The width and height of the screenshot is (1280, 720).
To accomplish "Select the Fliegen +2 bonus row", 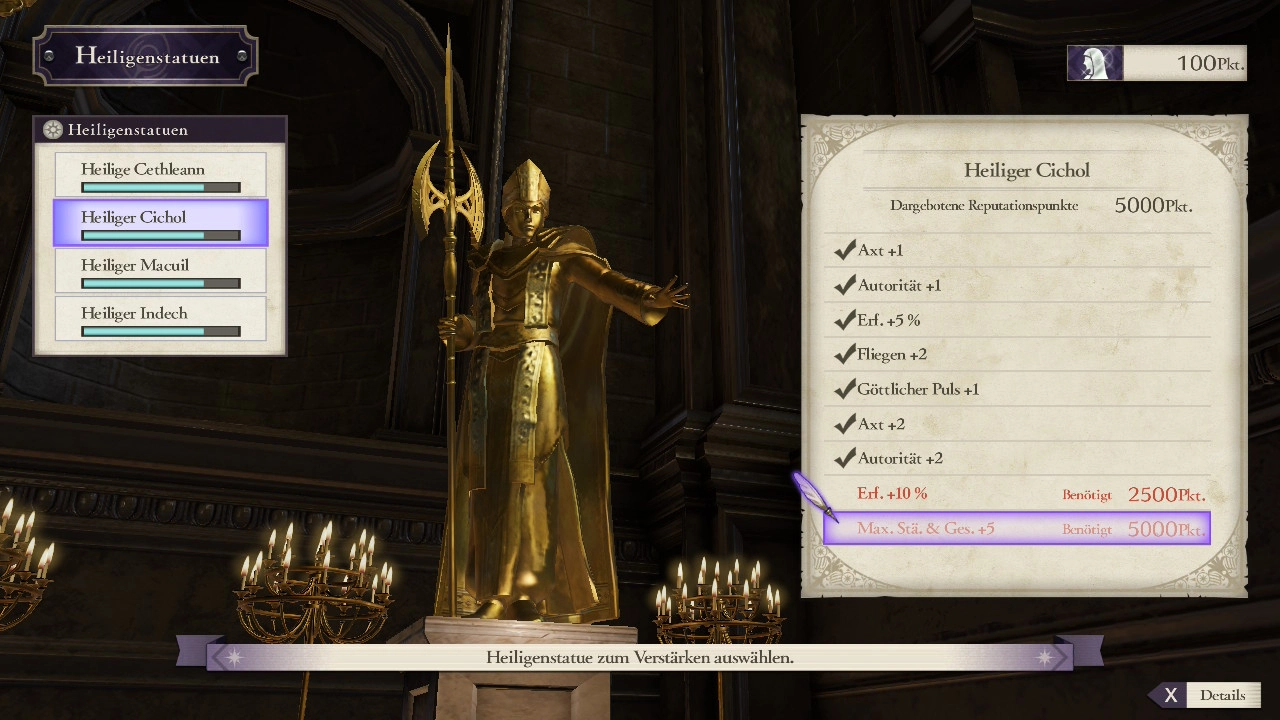I will coord(1017,354).
